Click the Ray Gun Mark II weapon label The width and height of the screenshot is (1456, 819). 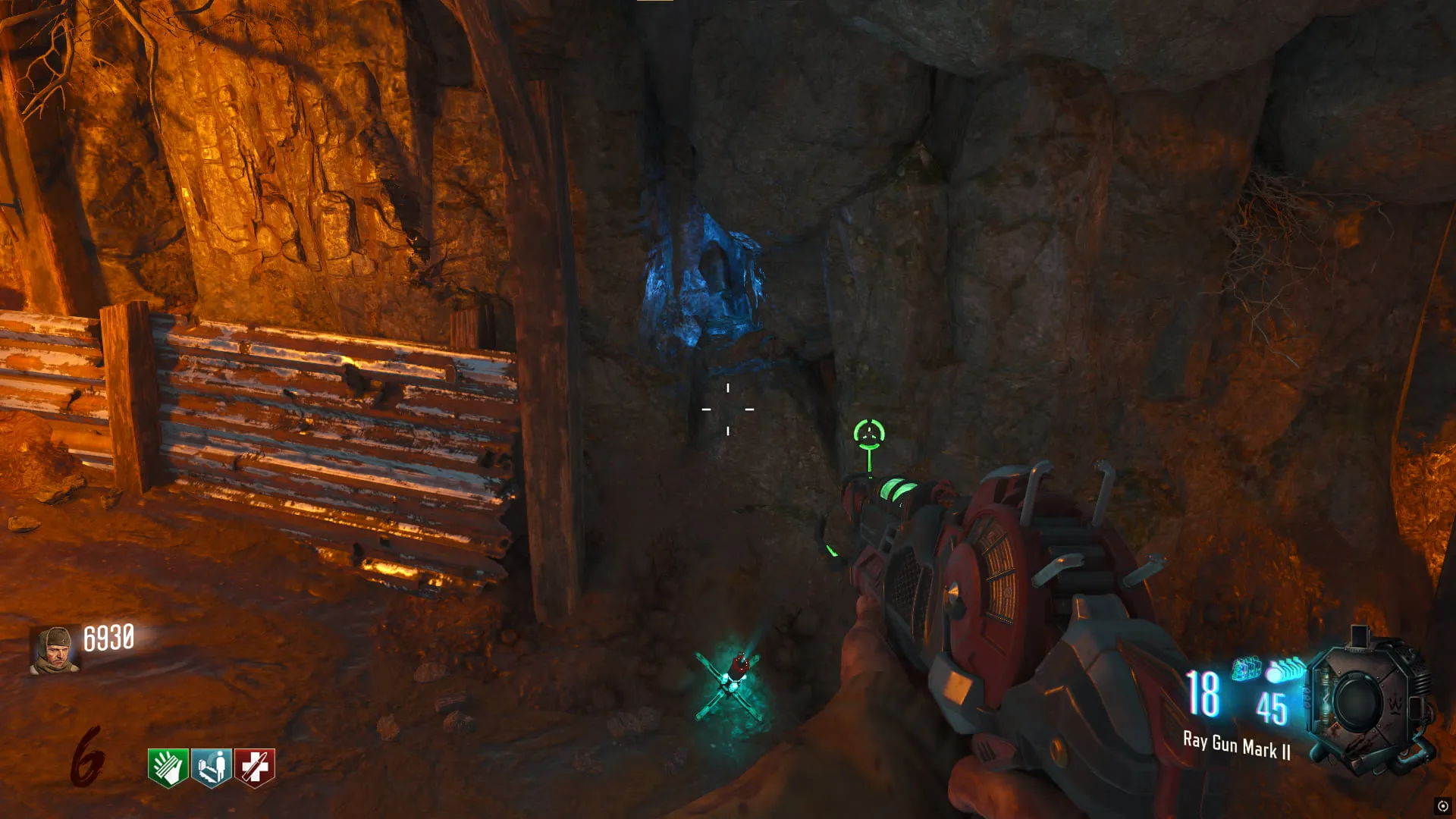point(1236,746)
